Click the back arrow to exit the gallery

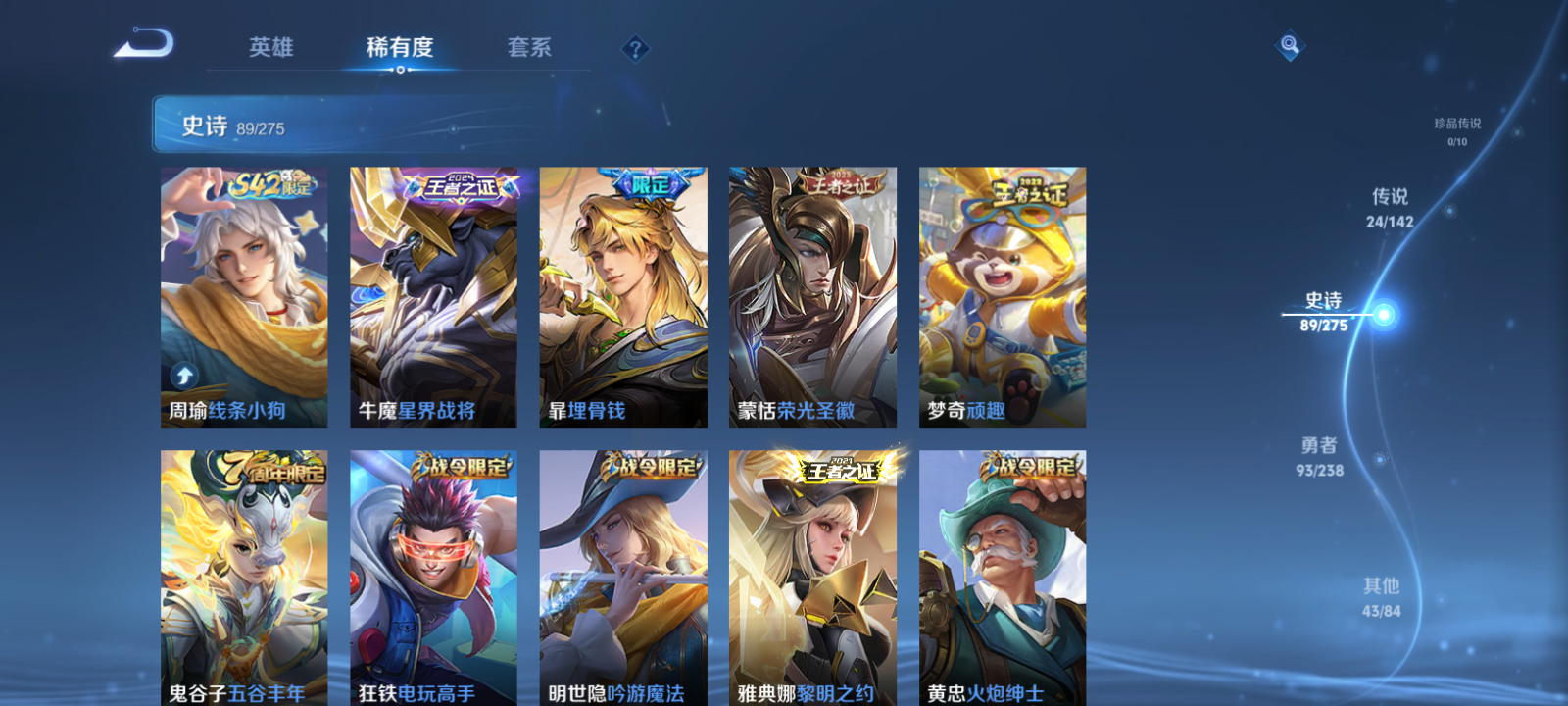(x=145, y=41)
